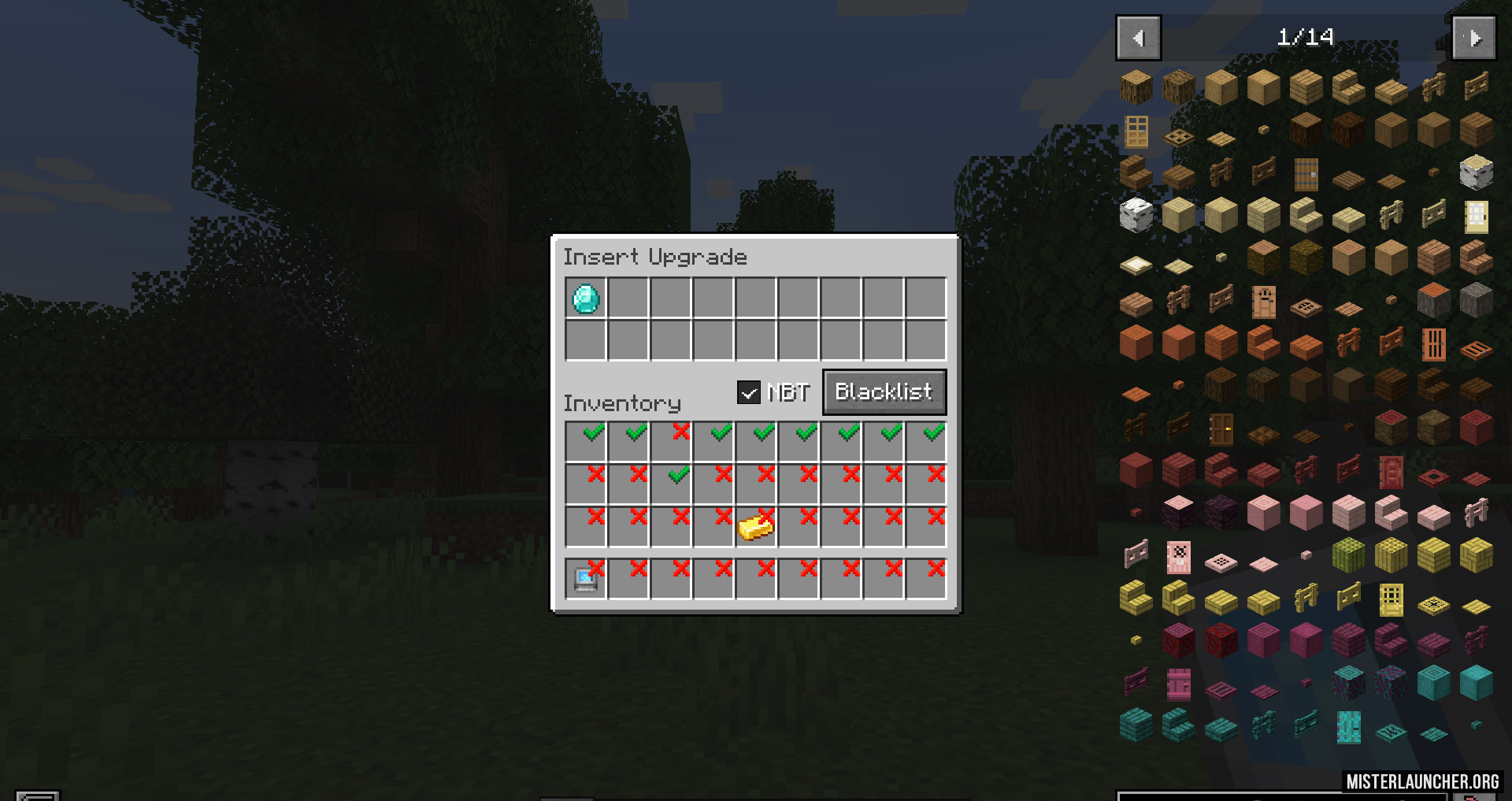Choose the jungle door item

(x=1264, y=302)
